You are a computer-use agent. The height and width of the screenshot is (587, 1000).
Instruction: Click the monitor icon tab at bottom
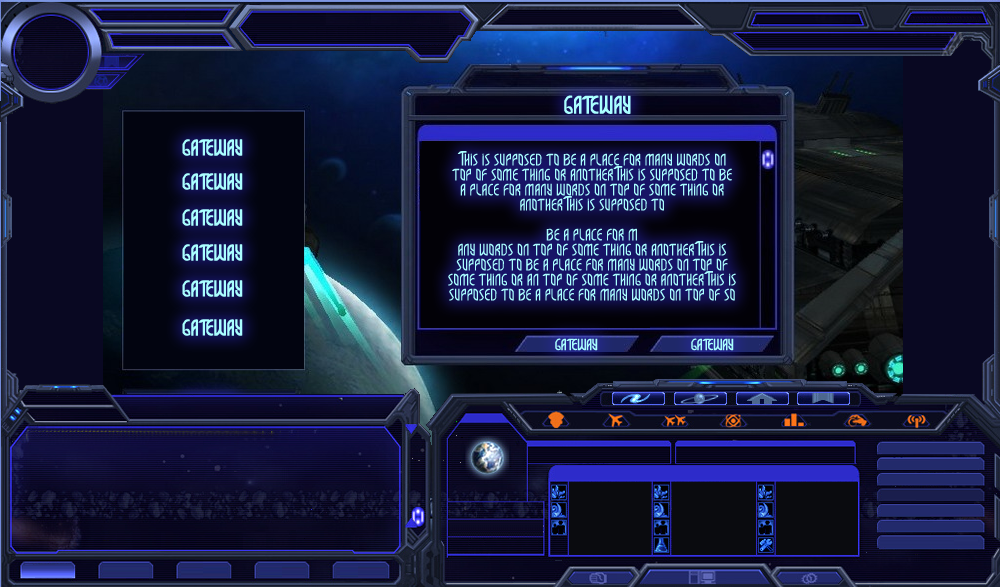[x=702, y=578]
